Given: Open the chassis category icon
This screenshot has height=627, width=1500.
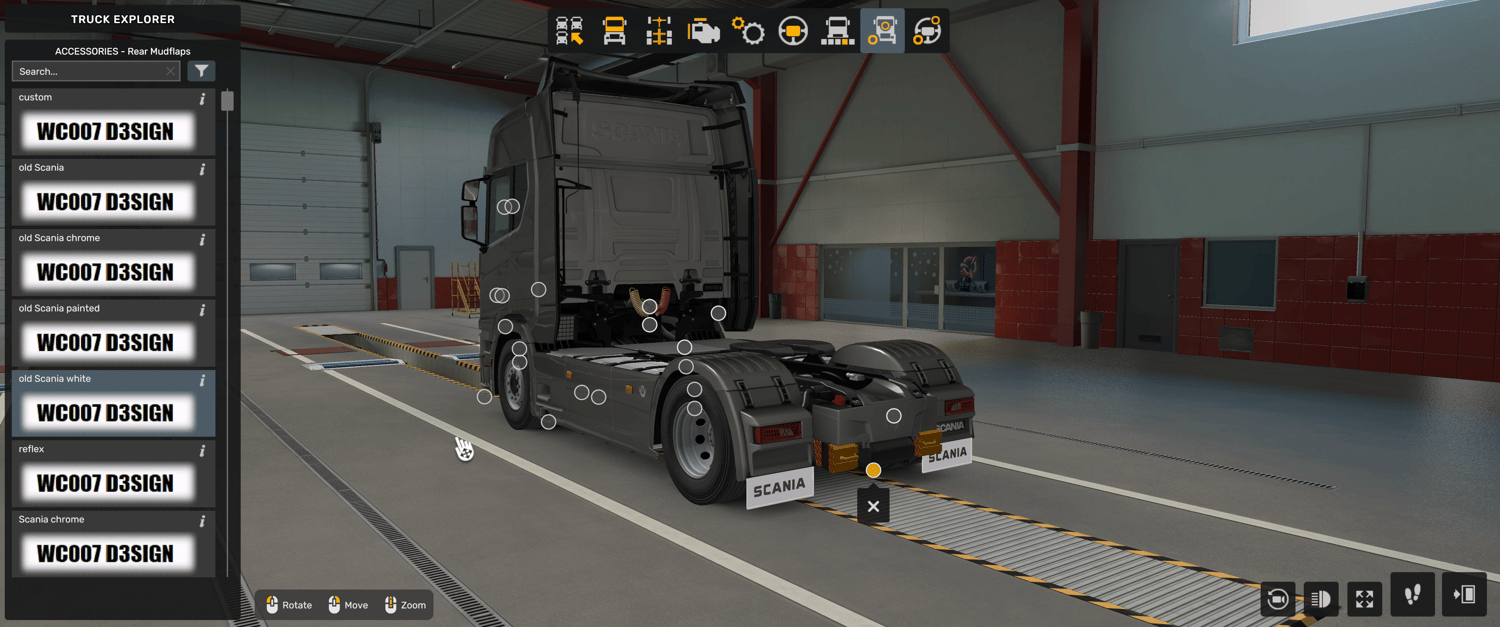Looking at the screenshot, I should 659,31.
